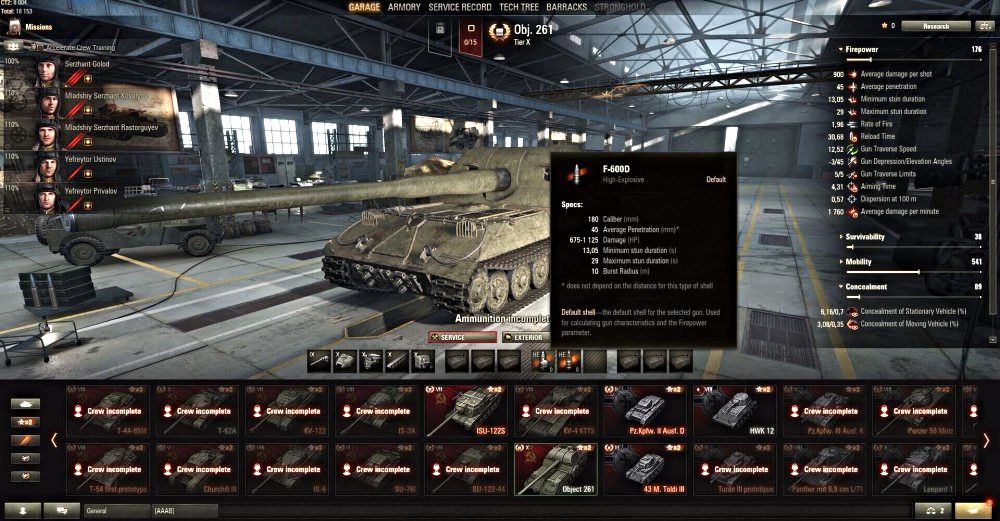Open the Missions panel
The image size is (1000, 521).
pyautogui.click(x=38, y=27)
